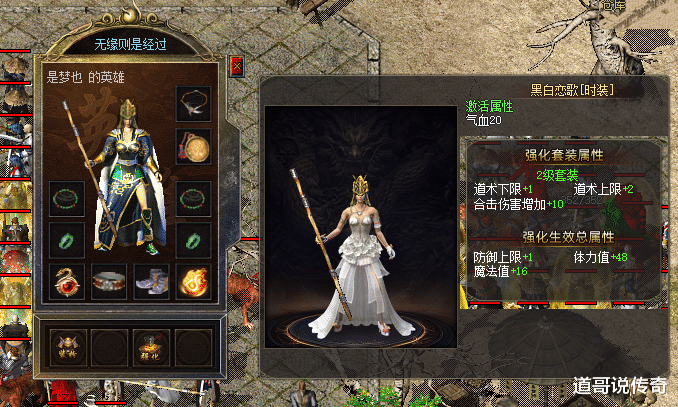The width and height of the screenshot is (678, 407).
Task: Select the golden medal slot
Action: [192, 146]
